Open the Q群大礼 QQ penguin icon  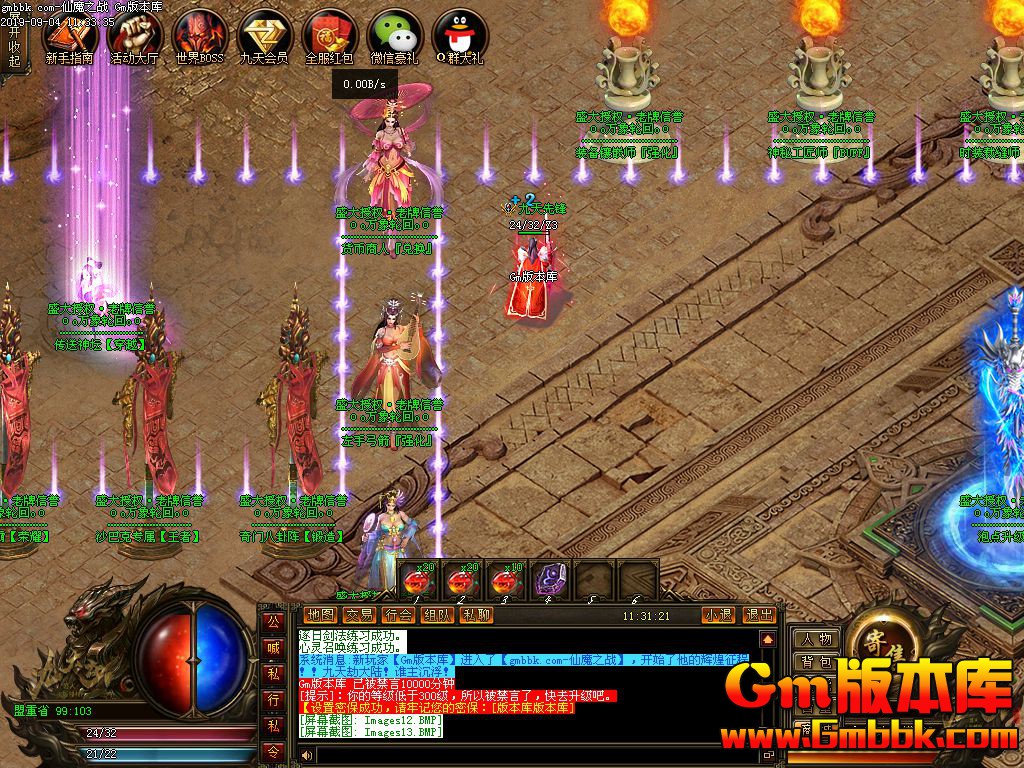coord(459,36)
